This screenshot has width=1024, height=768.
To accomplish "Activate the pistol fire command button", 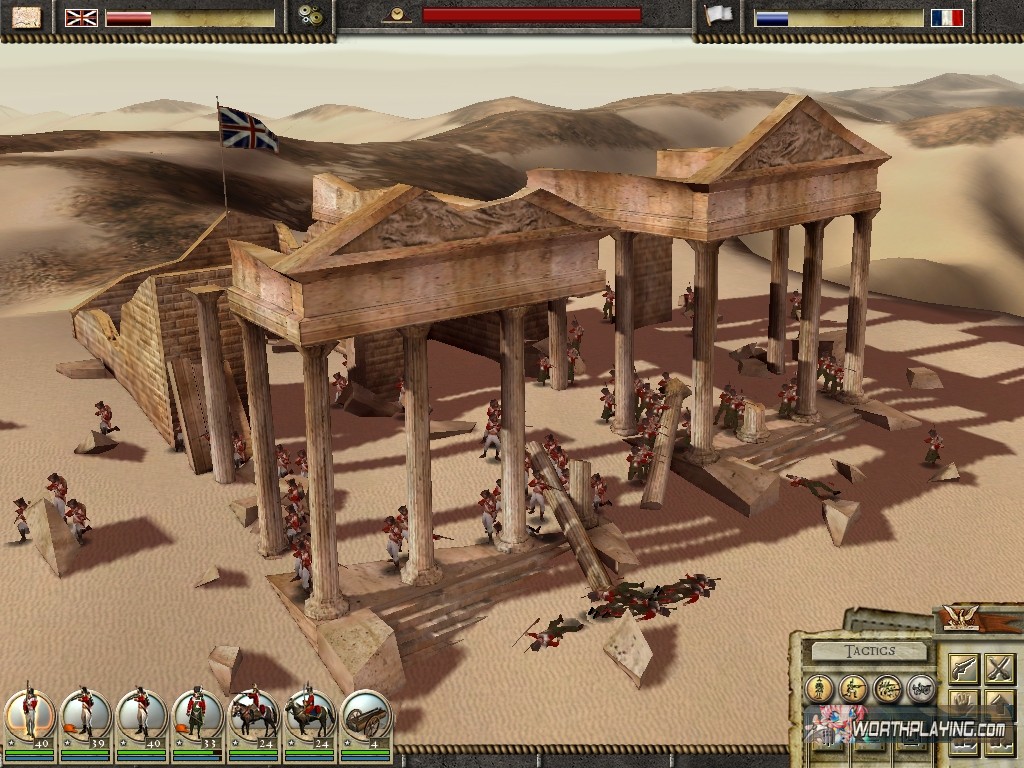I will point(963,668).
